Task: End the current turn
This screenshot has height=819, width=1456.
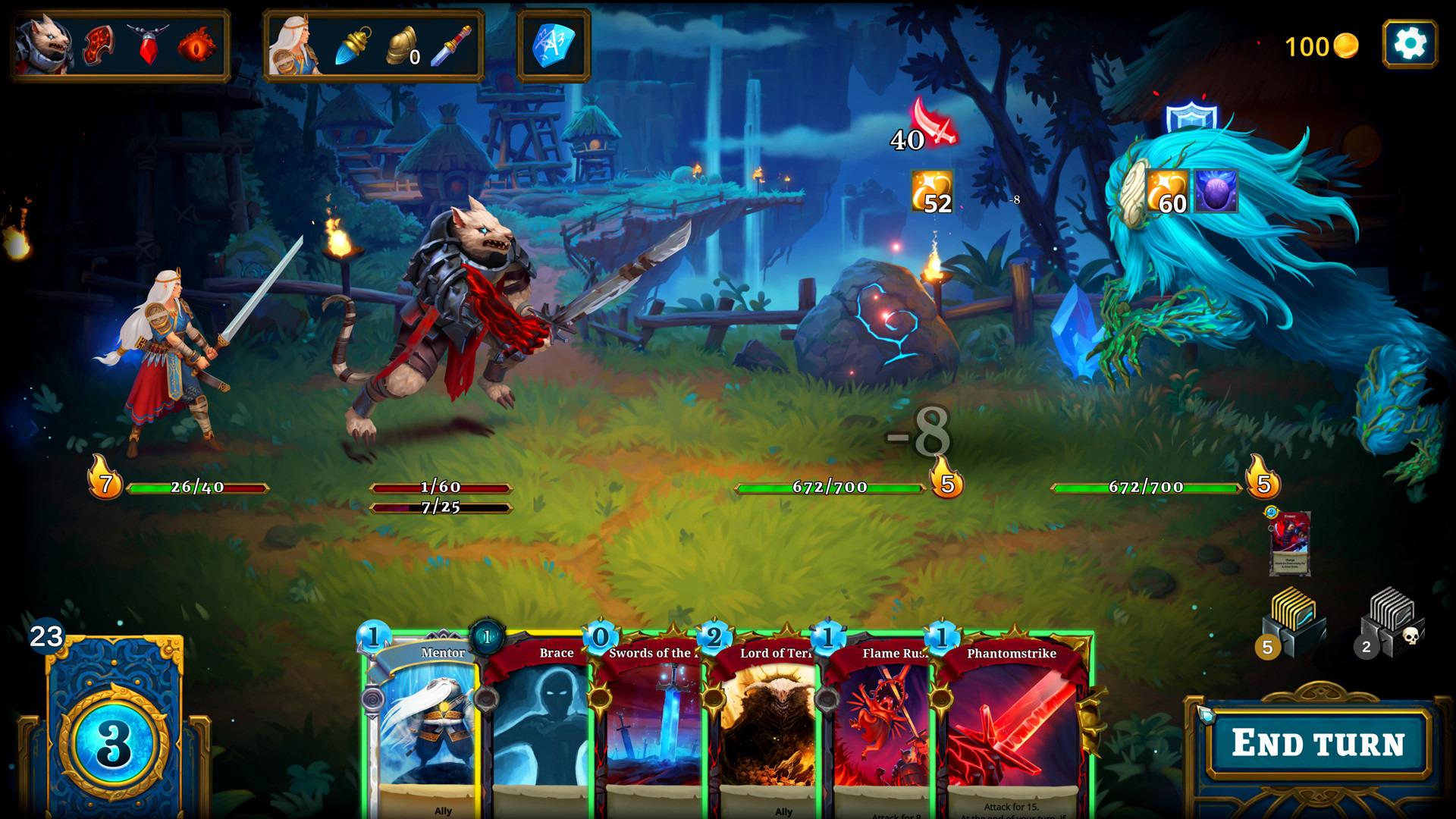Action: 1318,742
